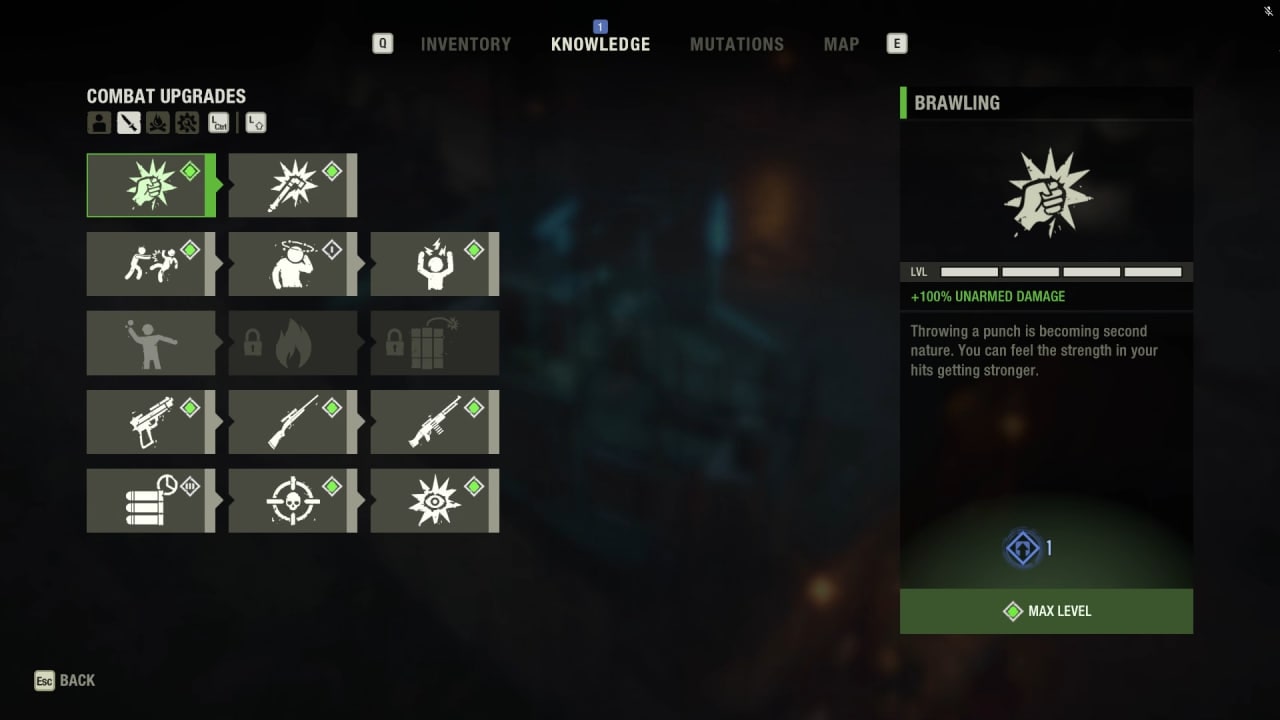Screen dimensions: 1280x720
Task: Select the spiked eye awareness upgrade
Action: [435, 500]
